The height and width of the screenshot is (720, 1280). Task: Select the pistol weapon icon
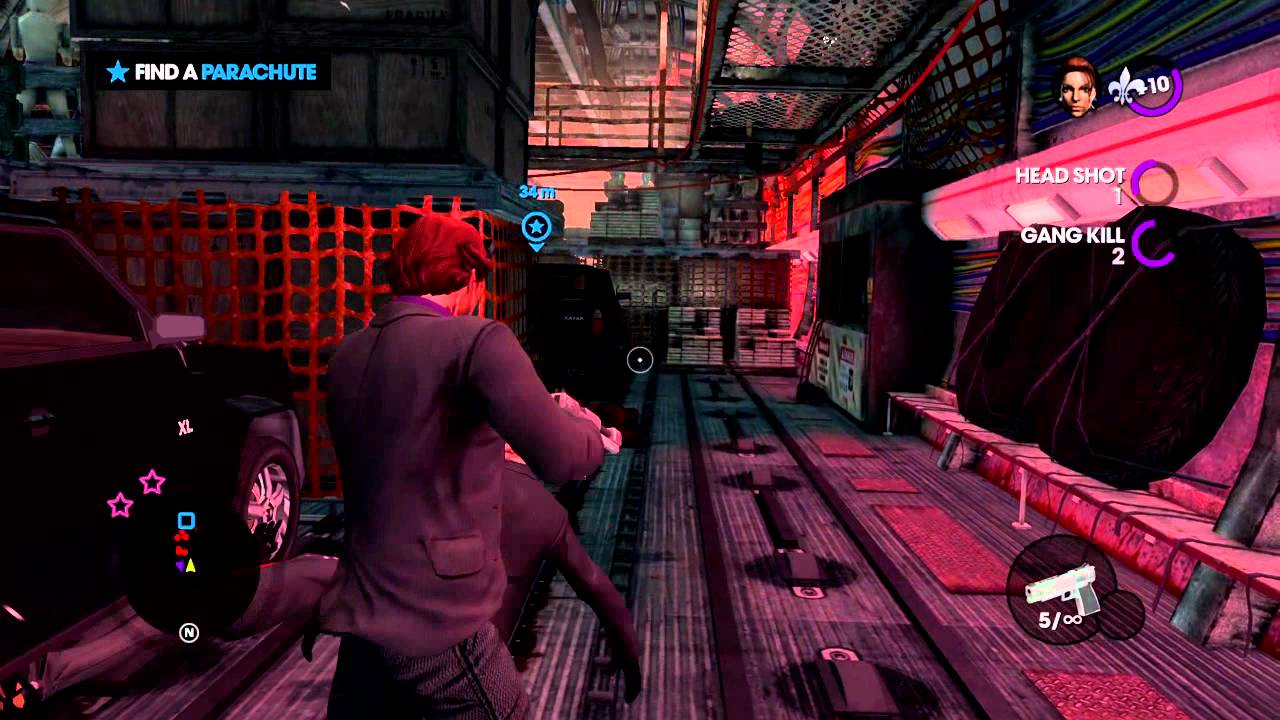tap(1062, 586)
